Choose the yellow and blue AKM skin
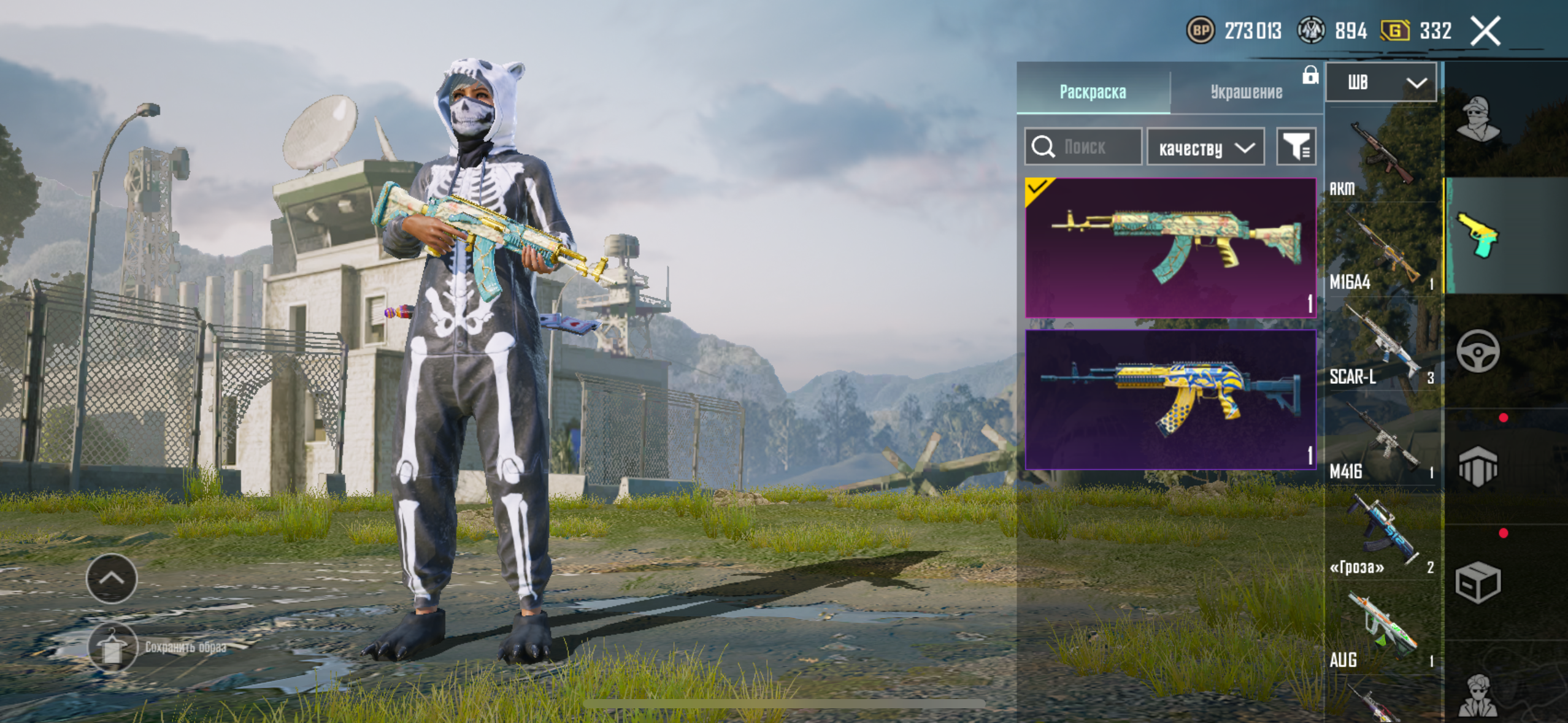This screenshot has width=1568, height=723. click(1170, 400)
